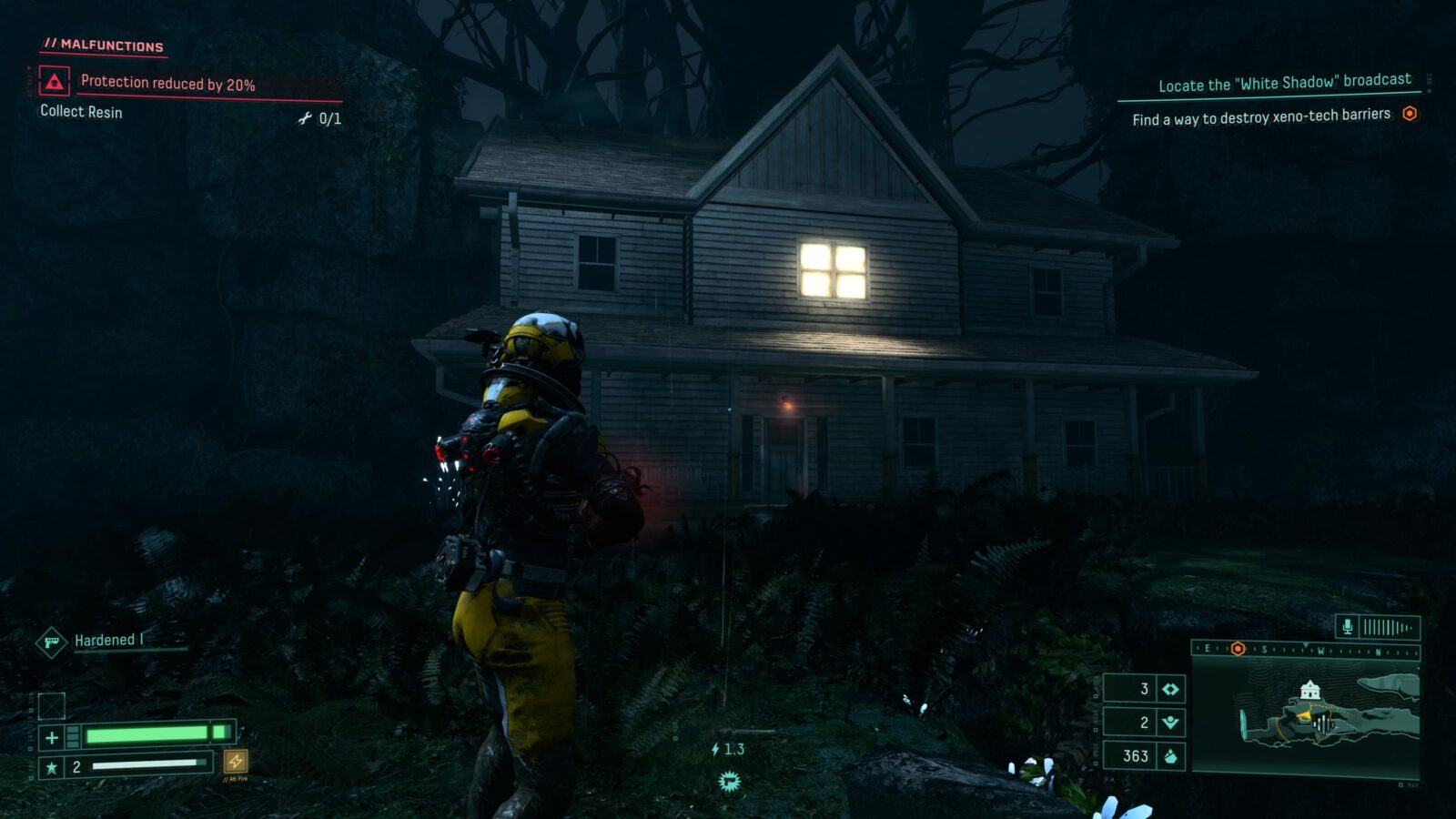Select the crystal currency icon showing 363
Screen dimensions: 1456x819
coord(1170,756)
